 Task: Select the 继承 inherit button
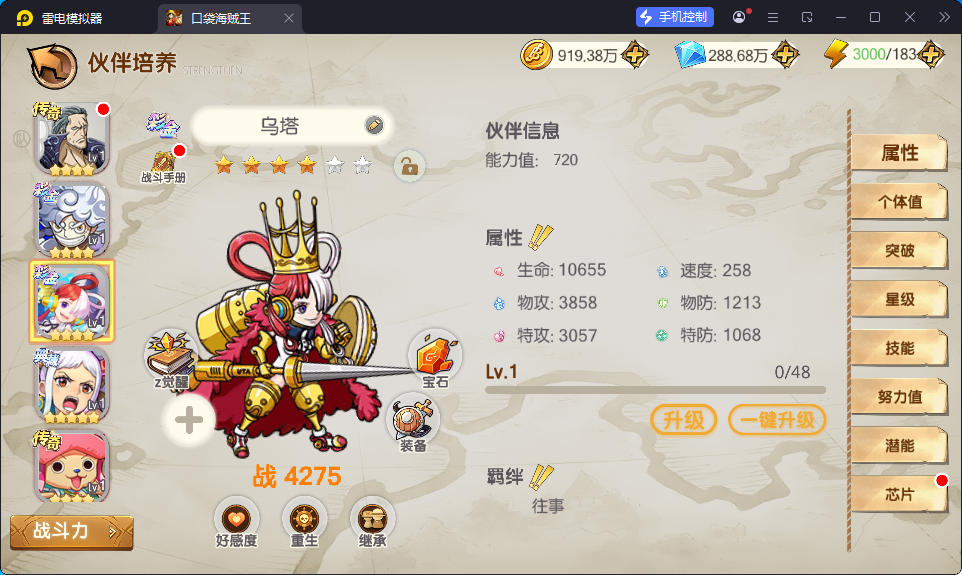tap(372, 521)
